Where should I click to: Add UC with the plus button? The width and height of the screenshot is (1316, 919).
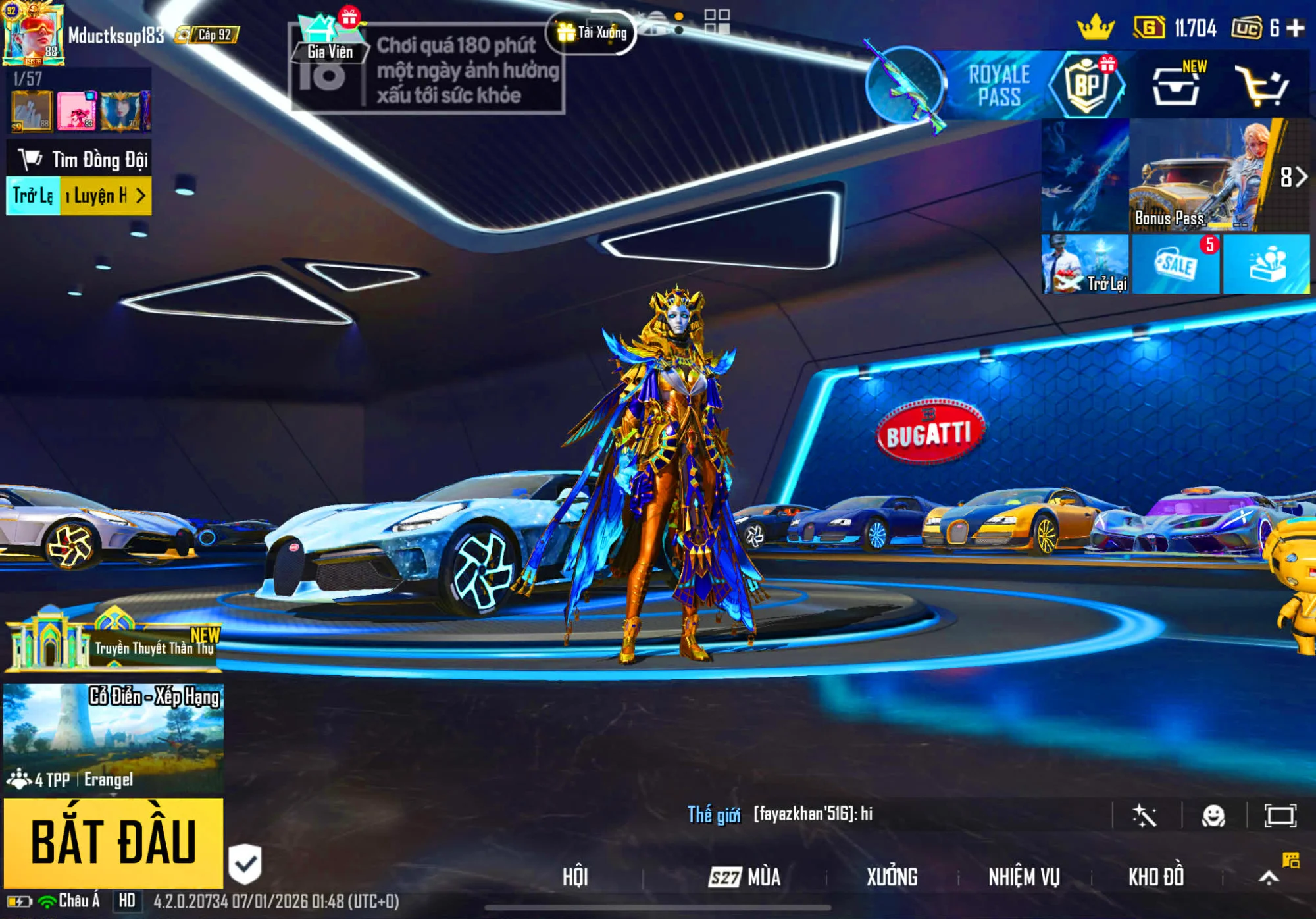point(1296,28)
